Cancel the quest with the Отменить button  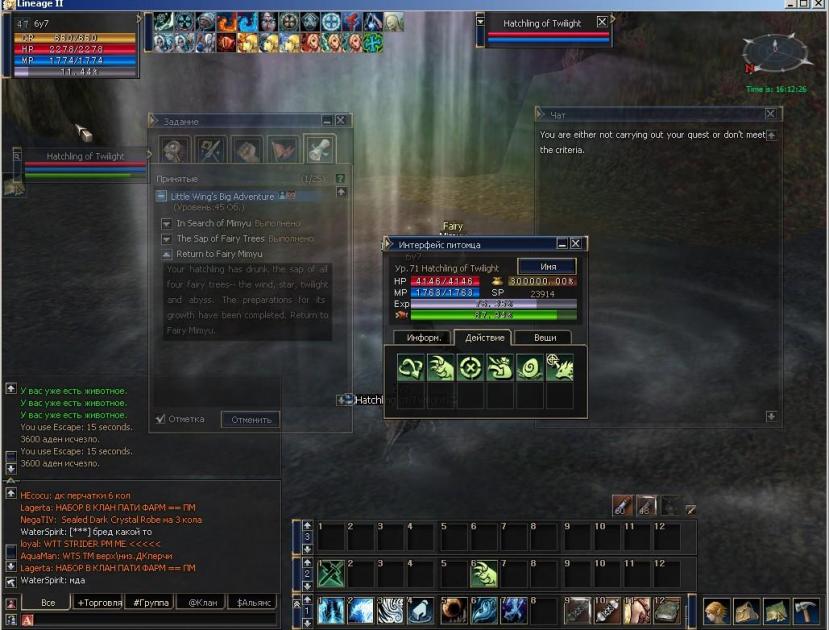coord(250,419)
